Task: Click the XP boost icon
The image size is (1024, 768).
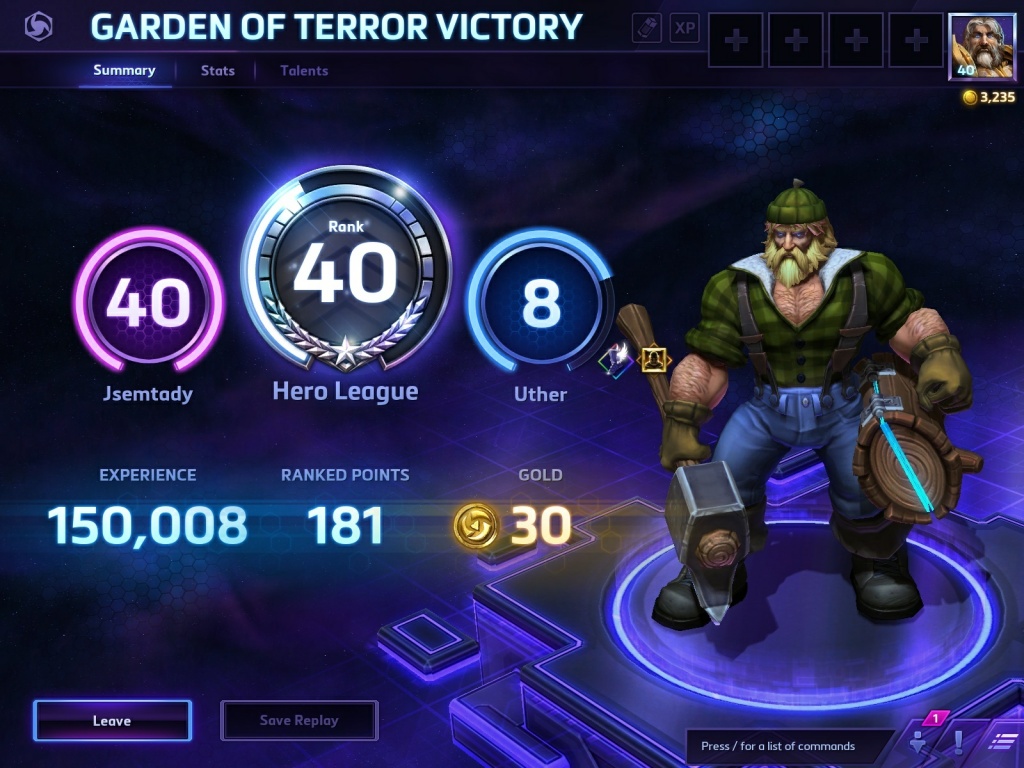Action: coord(685,28)
